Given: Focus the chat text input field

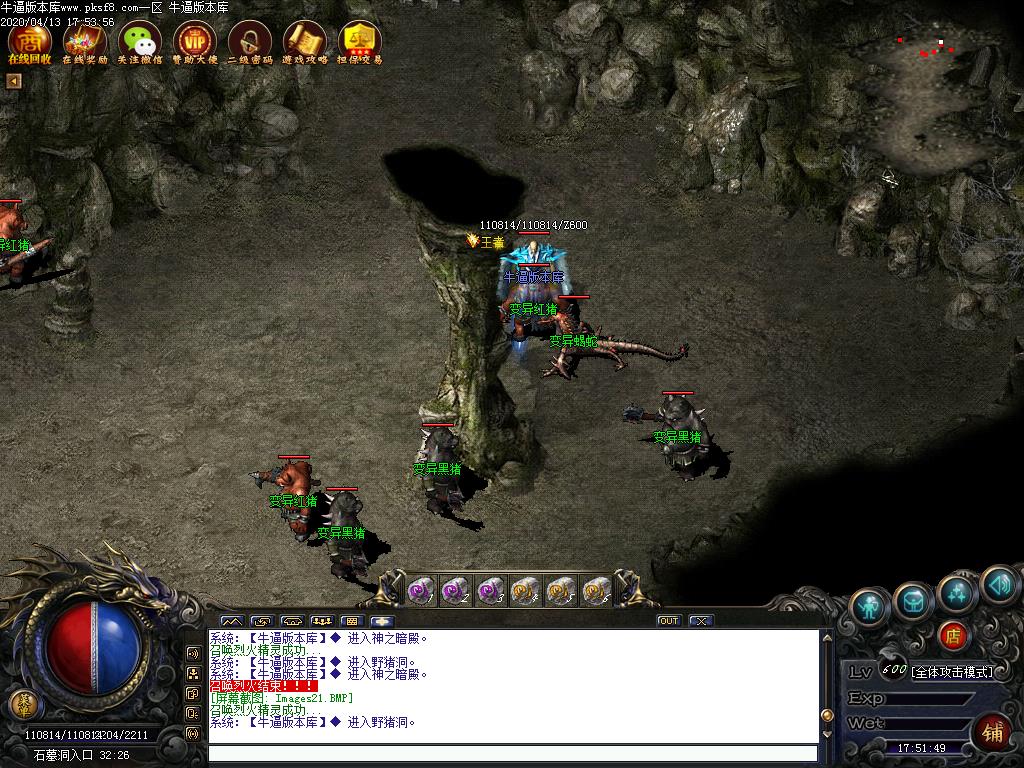Looking at the screenshot, I should [512, 753].
